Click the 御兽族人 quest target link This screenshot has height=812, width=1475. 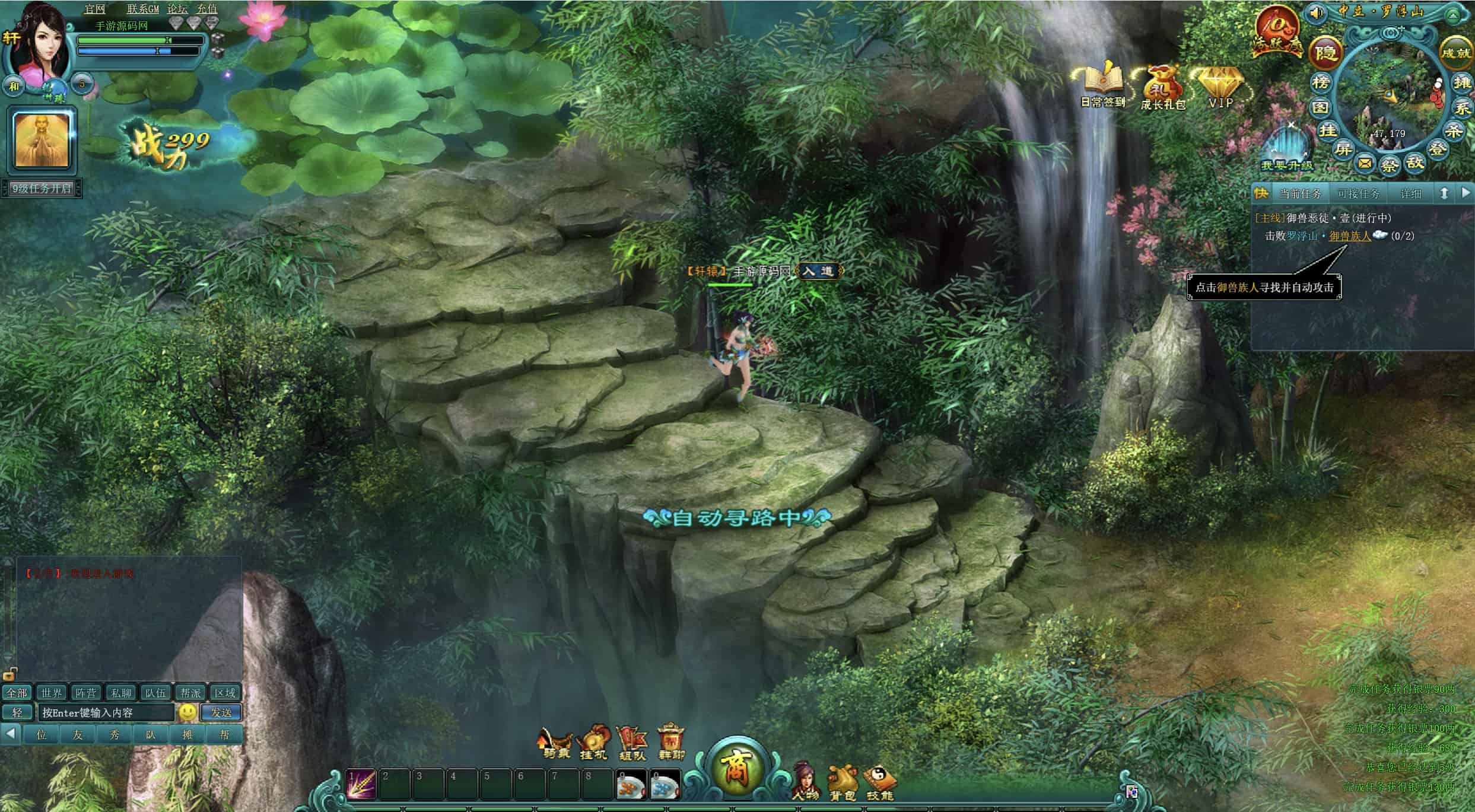1350,236
